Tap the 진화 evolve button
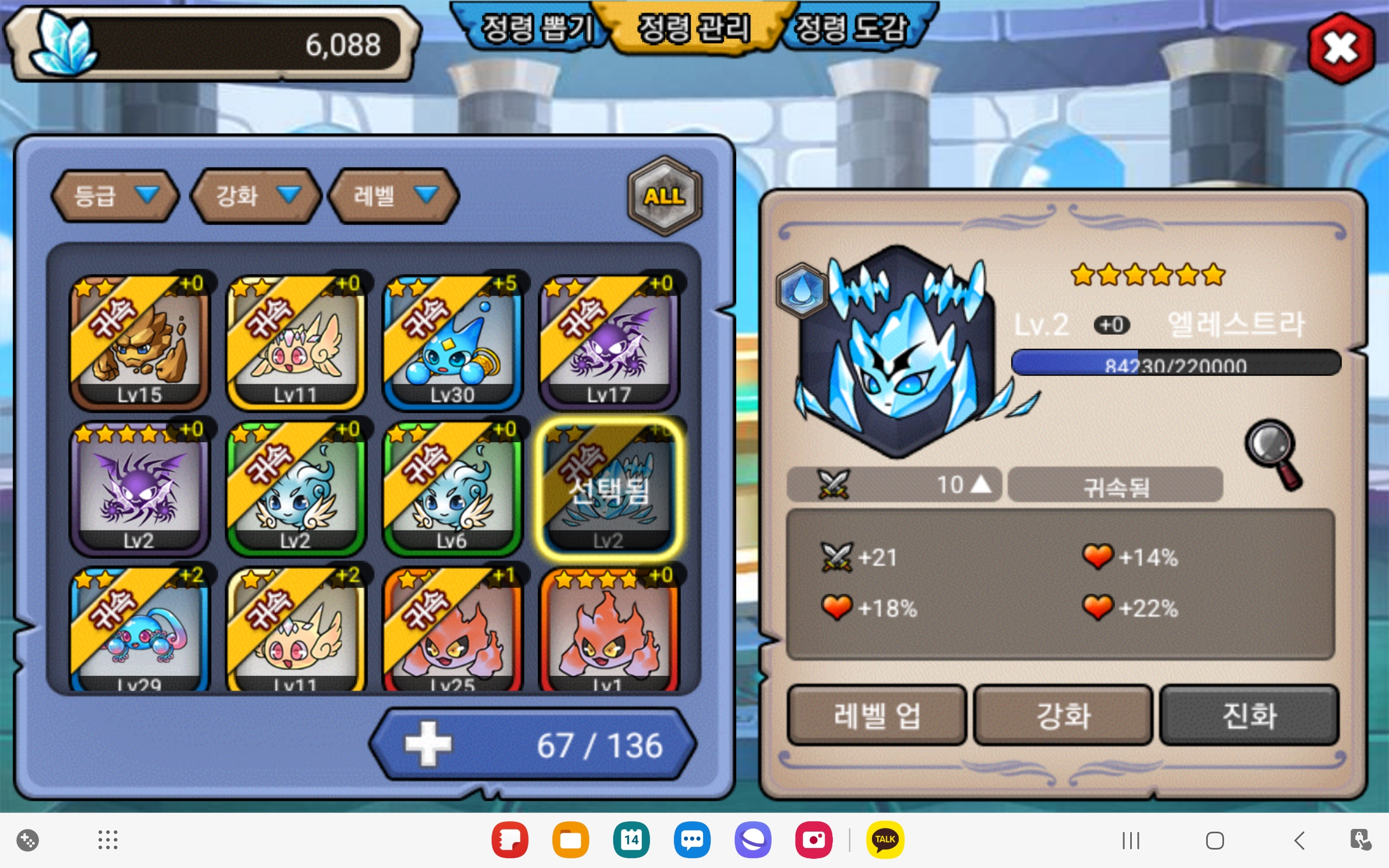Screen dimensions: 1389x868 (1250, 716)
